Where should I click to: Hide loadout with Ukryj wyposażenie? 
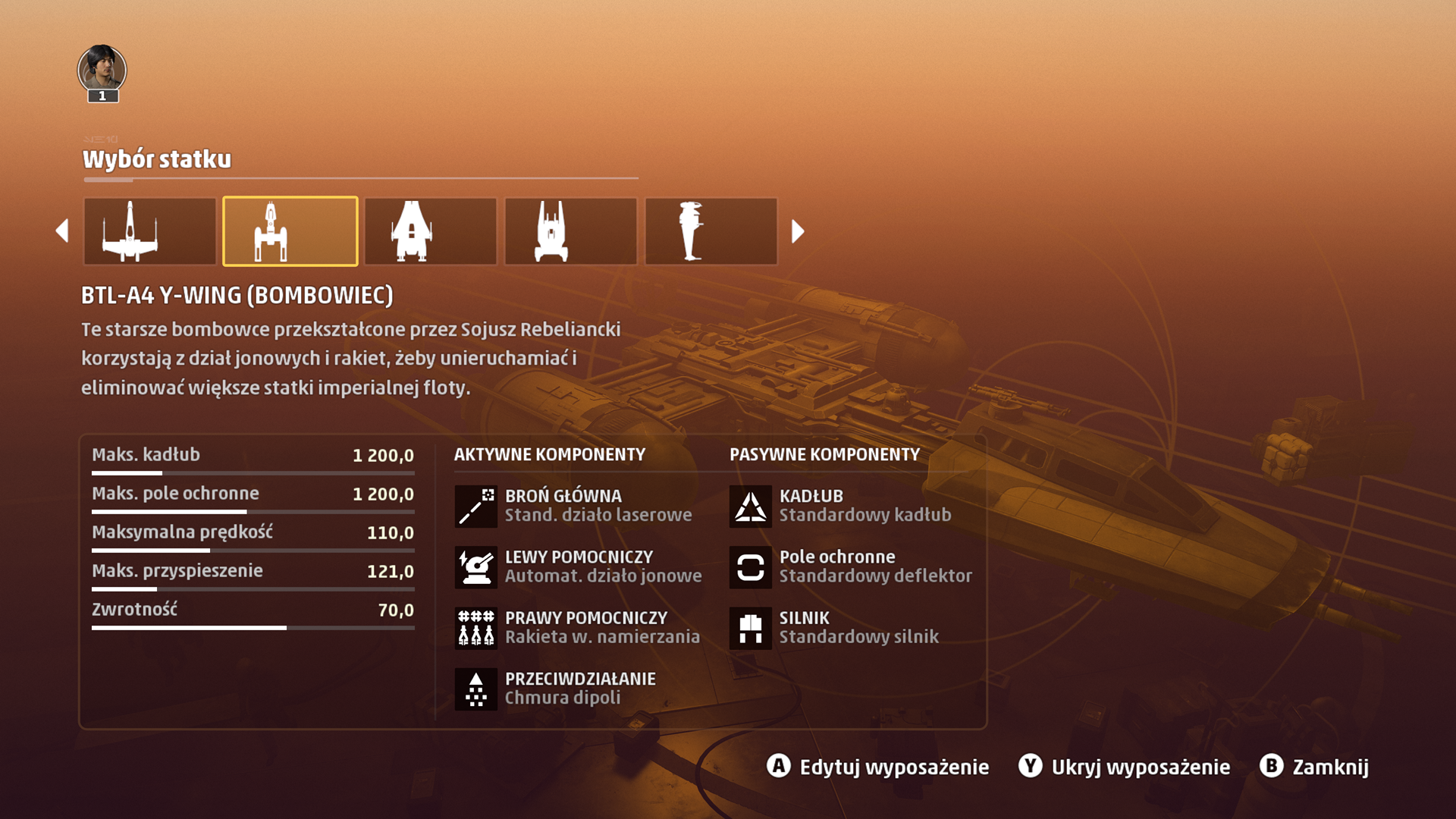point(1124,767)
